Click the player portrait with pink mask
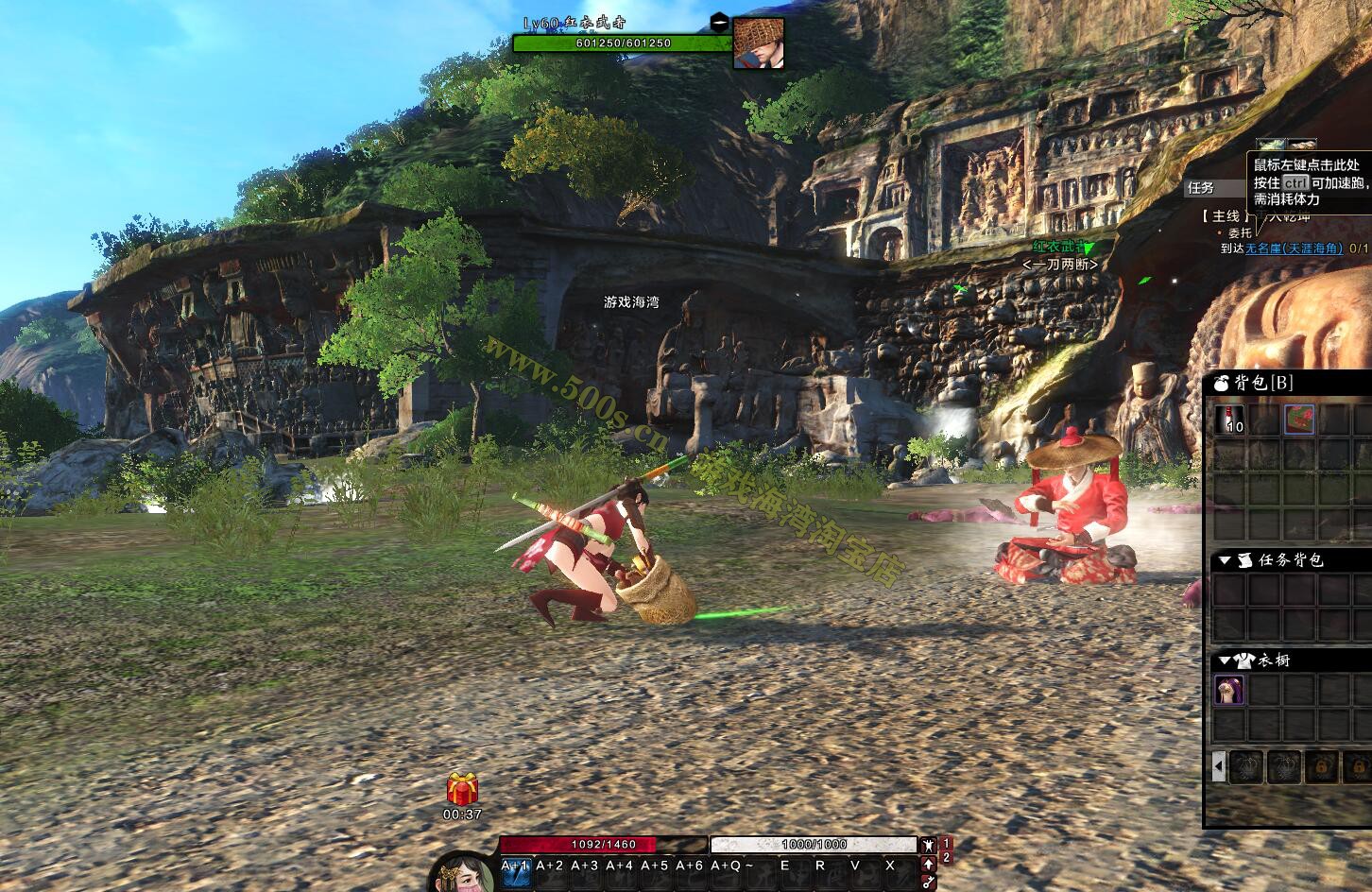This screenshot has height=892, width=1372. pos(463,873)
